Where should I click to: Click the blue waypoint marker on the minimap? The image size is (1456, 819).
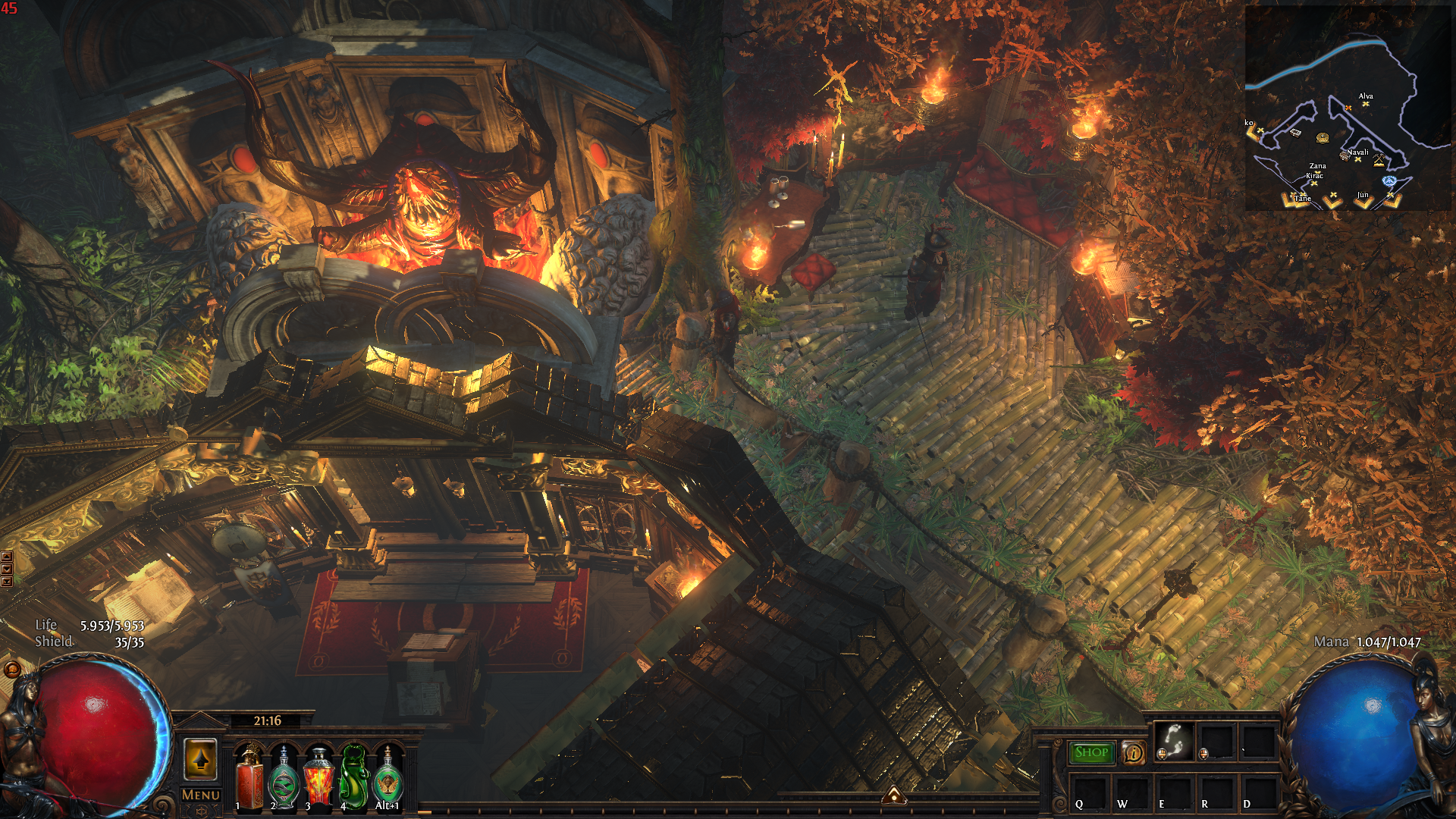[1389, 180]
